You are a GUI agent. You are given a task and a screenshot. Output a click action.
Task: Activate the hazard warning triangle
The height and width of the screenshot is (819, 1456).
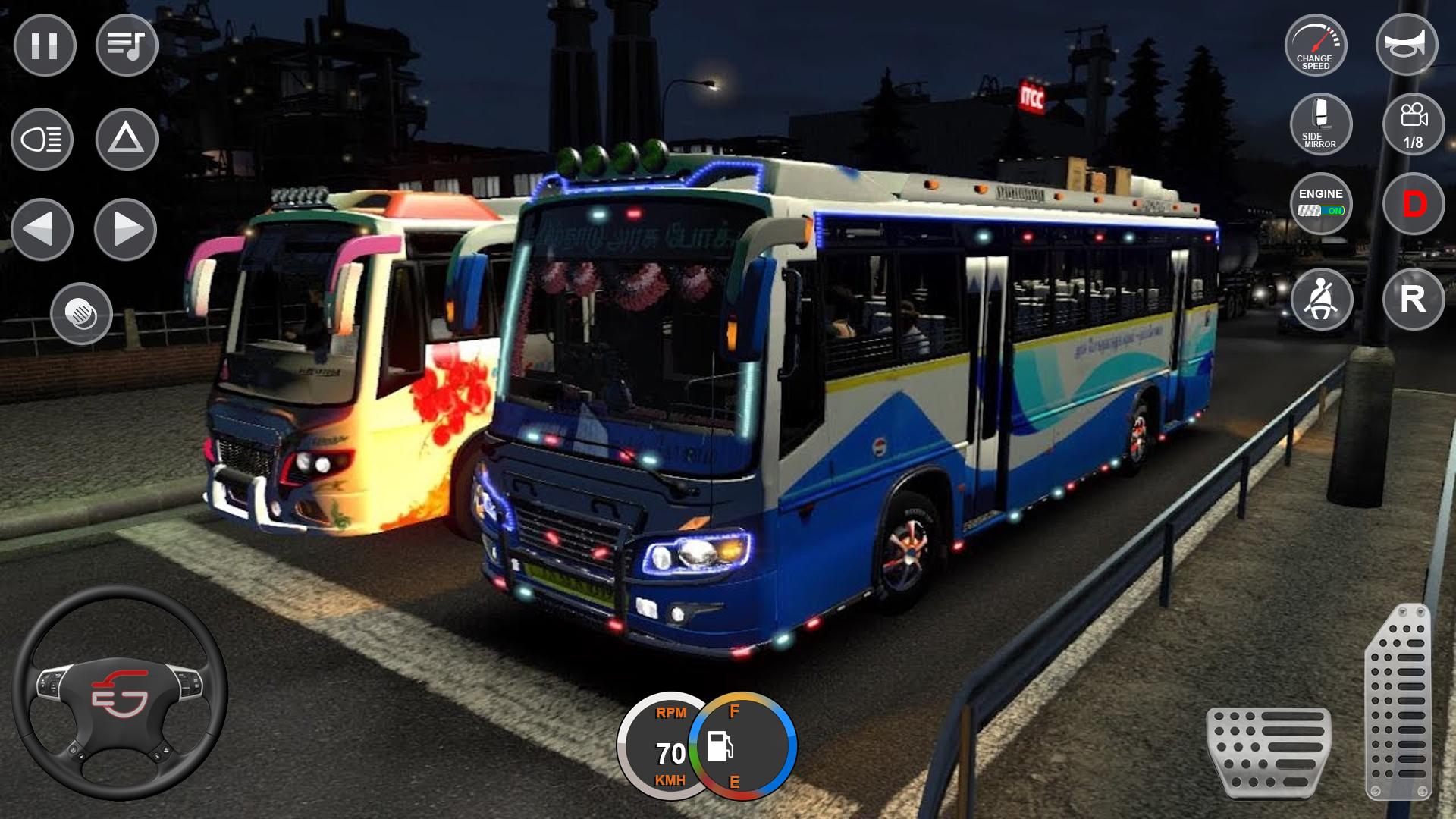point(127,140)
